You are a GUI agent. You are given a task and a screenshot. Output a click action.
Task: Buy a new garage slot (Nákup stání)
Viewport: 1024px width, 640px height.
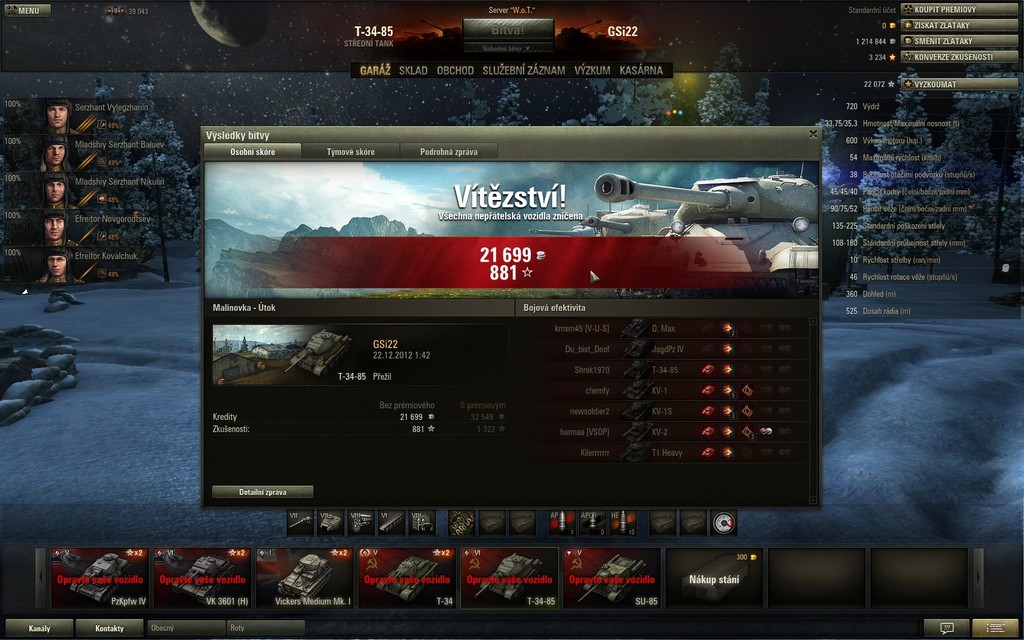click(x=714, y=577)
